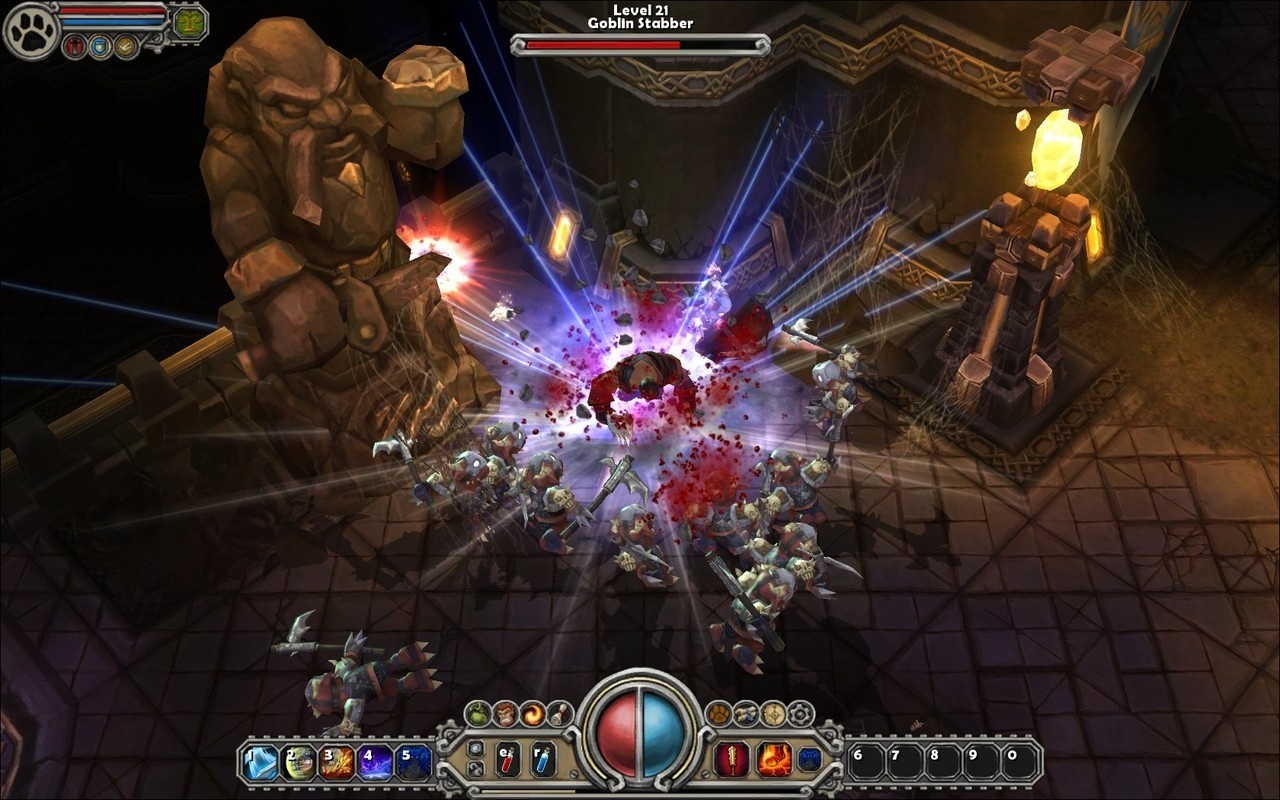Set the pet to passive stance with the gold toggle
This screenshot has width=1280, height=800.
pos(125,46)
